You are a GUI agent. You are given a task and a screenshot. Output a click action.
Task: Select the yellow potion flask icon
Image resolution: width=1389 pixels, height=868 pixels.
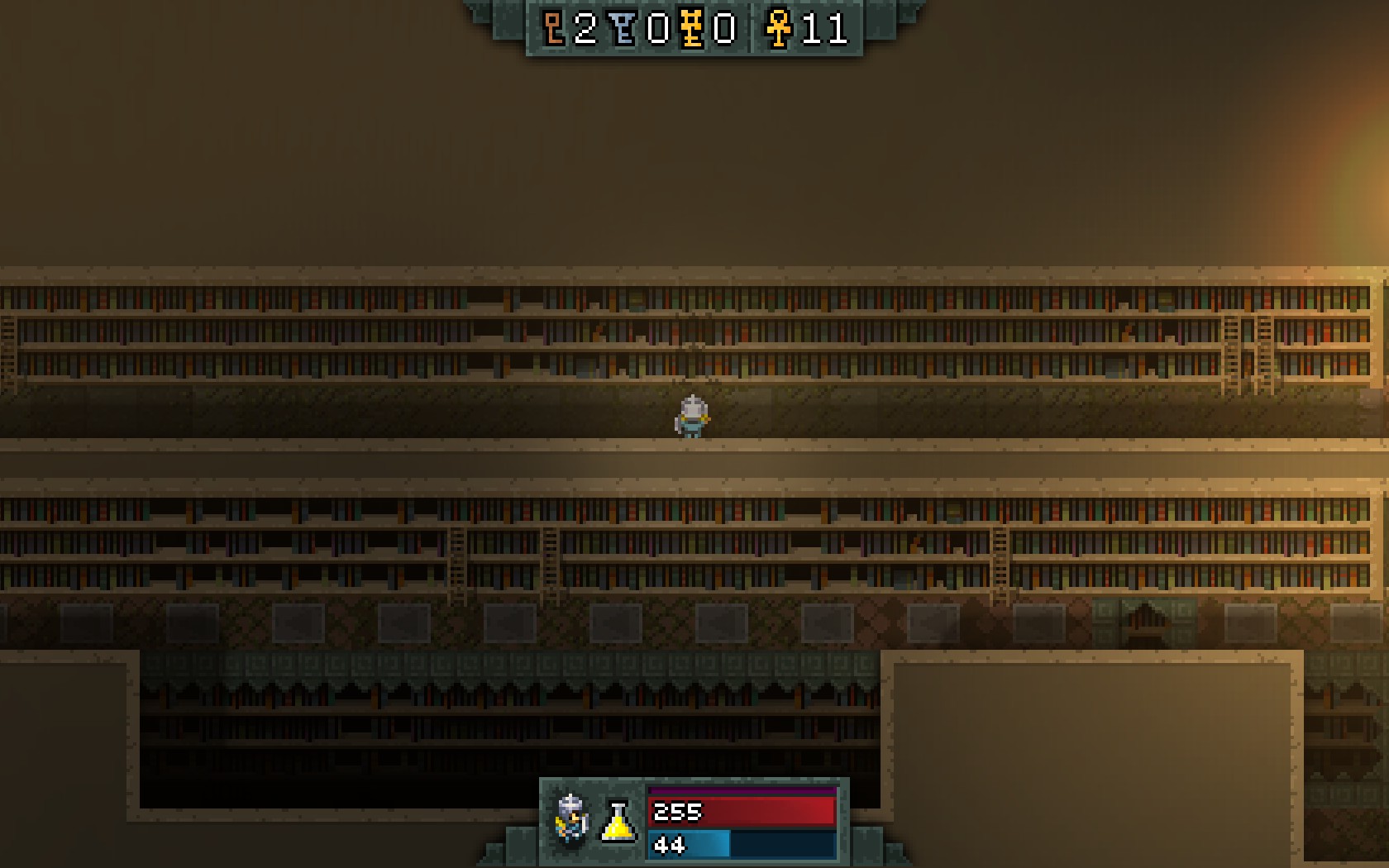[x=618, y=822]
